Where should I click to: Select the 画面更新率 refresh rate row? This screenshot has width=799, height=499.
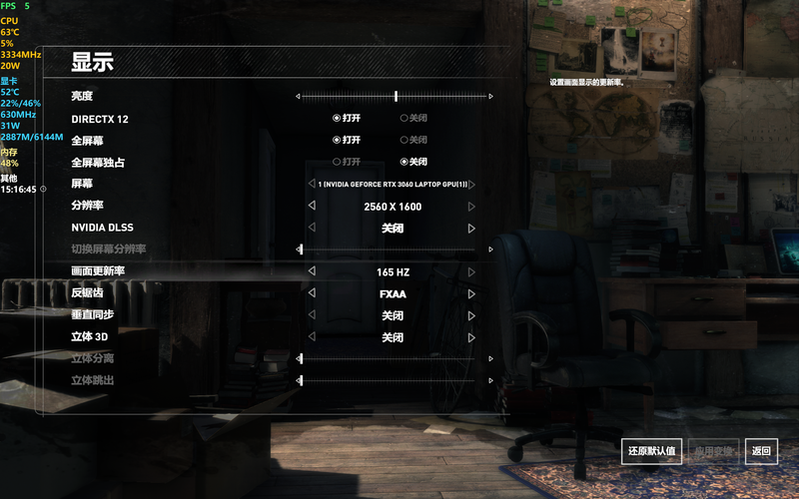[98, 272]
